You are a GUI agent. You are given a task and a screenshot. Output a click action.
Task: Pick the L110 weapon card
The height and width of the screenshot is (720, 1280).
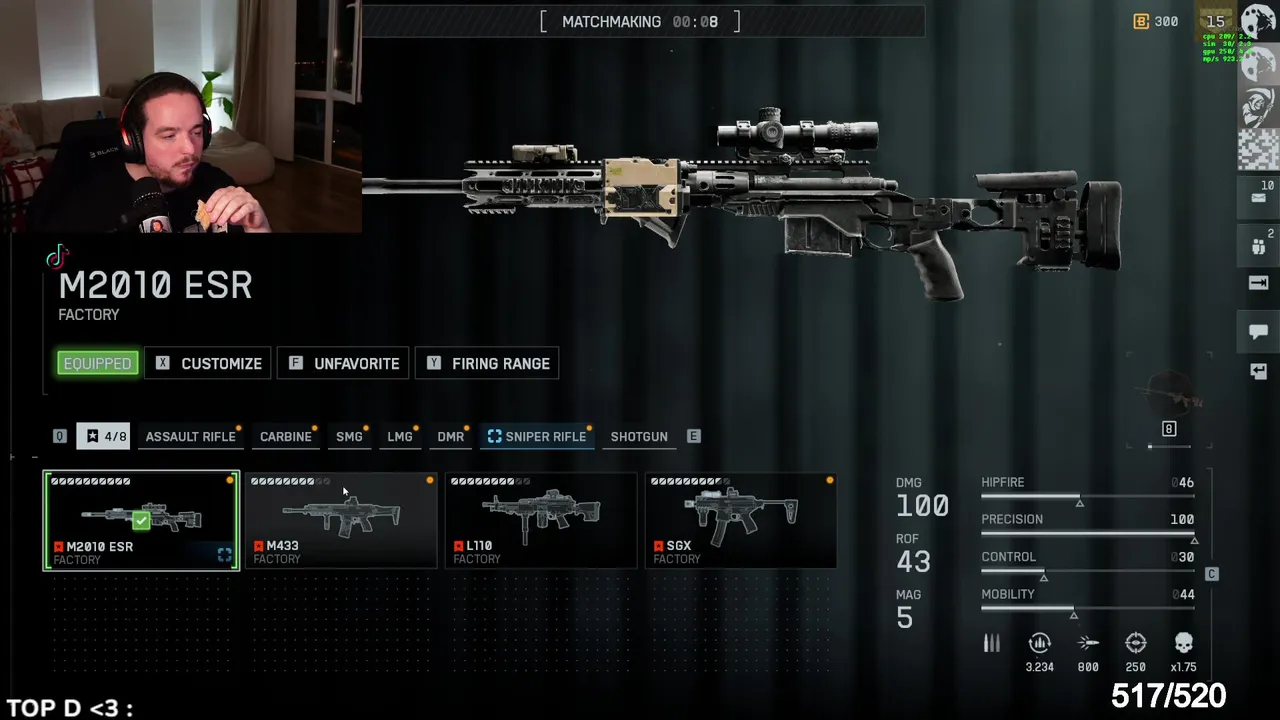pos(541,520)
